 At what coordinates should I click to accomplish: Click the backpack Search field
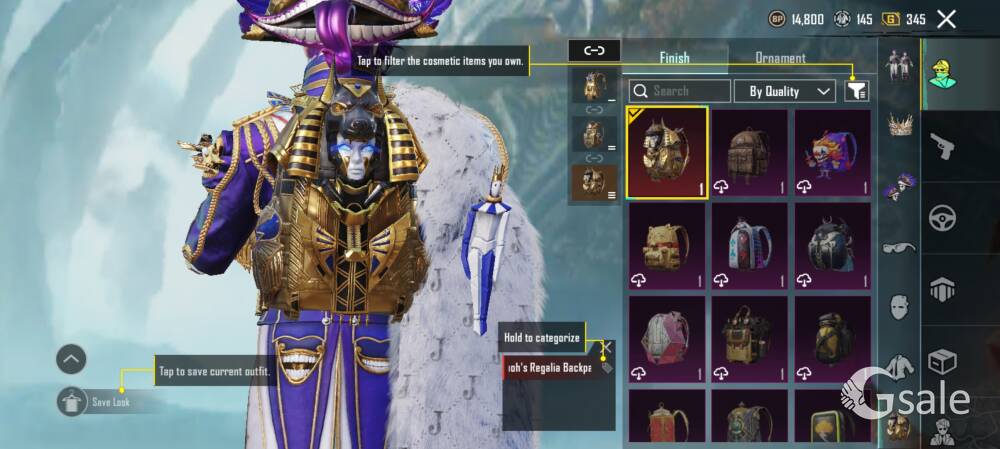pos(680,91)
